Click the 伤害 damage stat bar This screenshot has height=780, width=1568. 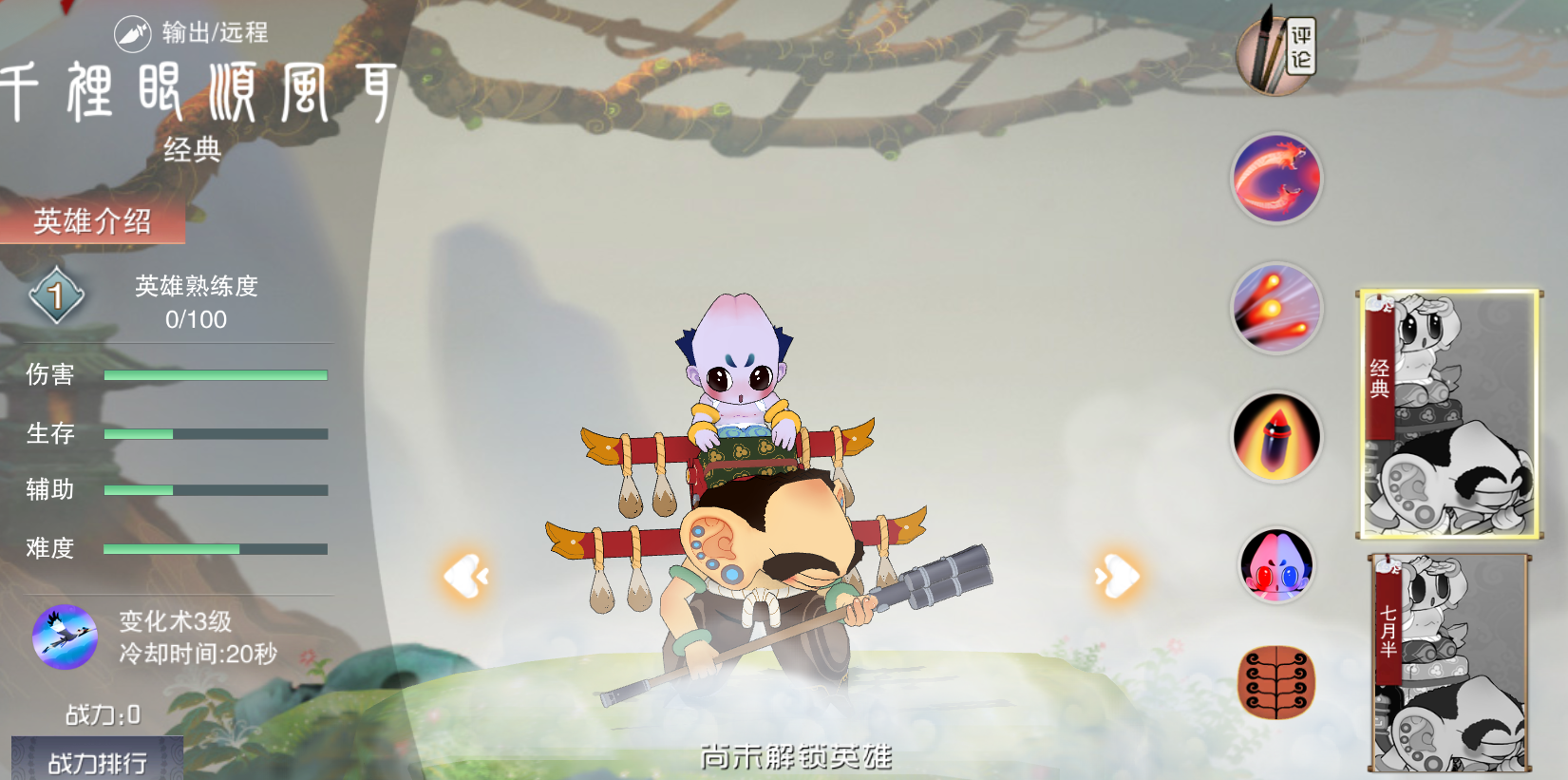click(x=216, y=375)
